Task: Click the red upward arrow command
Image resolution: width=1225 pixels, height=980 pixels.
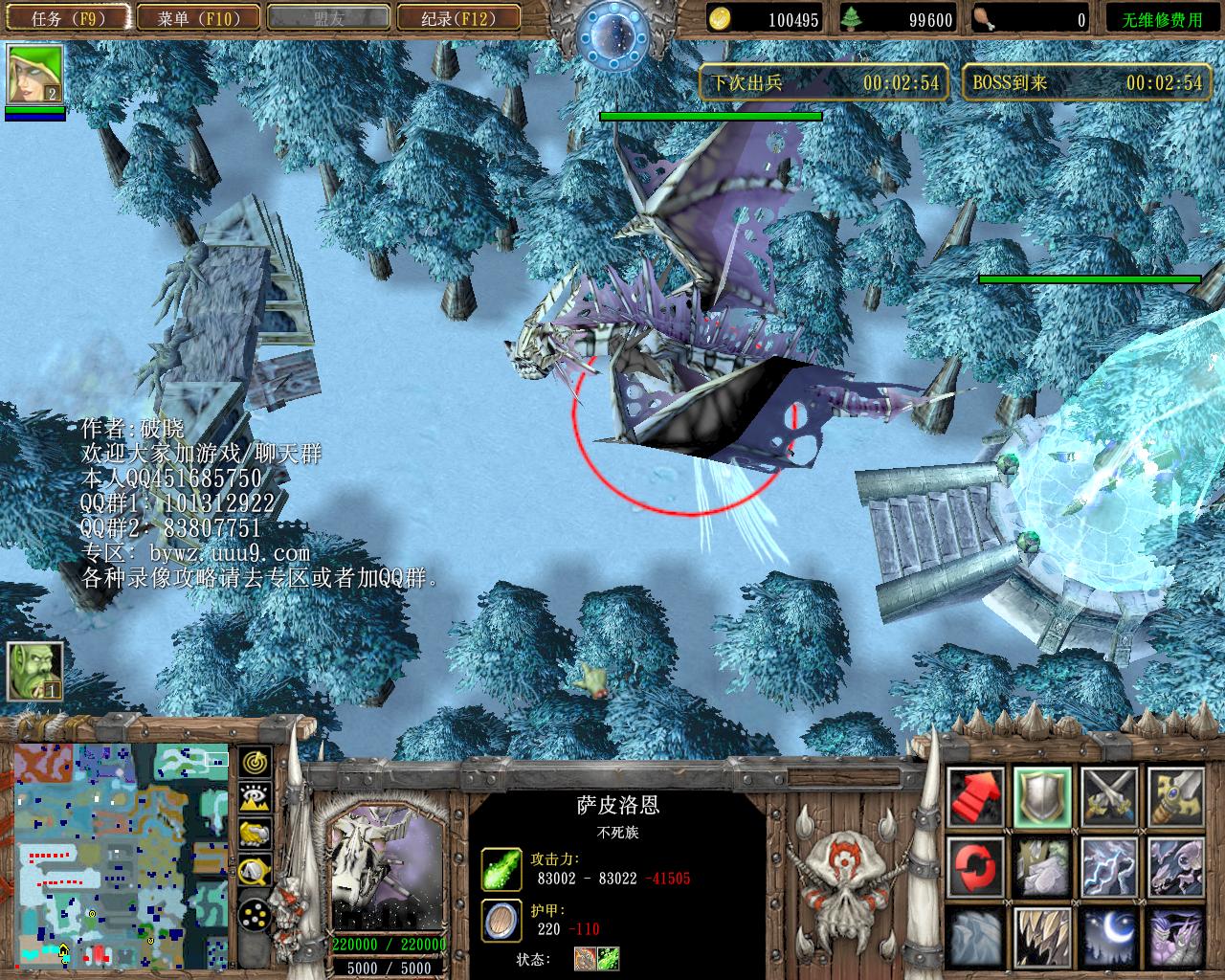Action: coord(976,797)
